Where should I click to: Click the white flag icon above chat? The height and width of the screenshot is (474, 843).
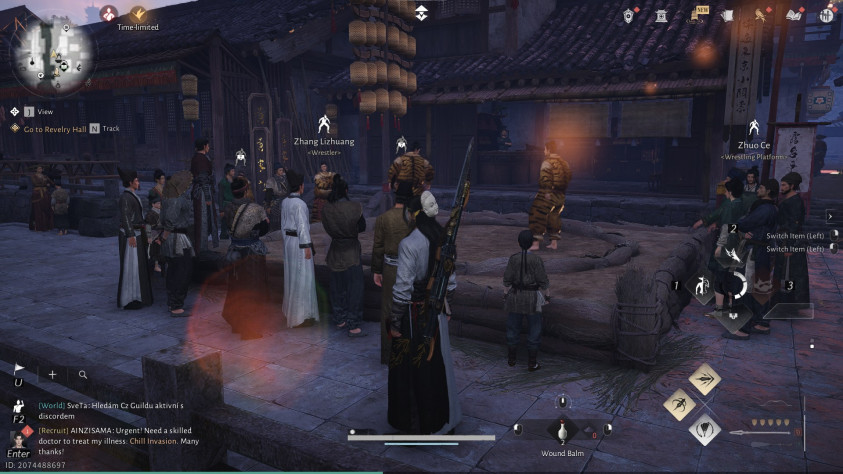click(x=19, y=370)
